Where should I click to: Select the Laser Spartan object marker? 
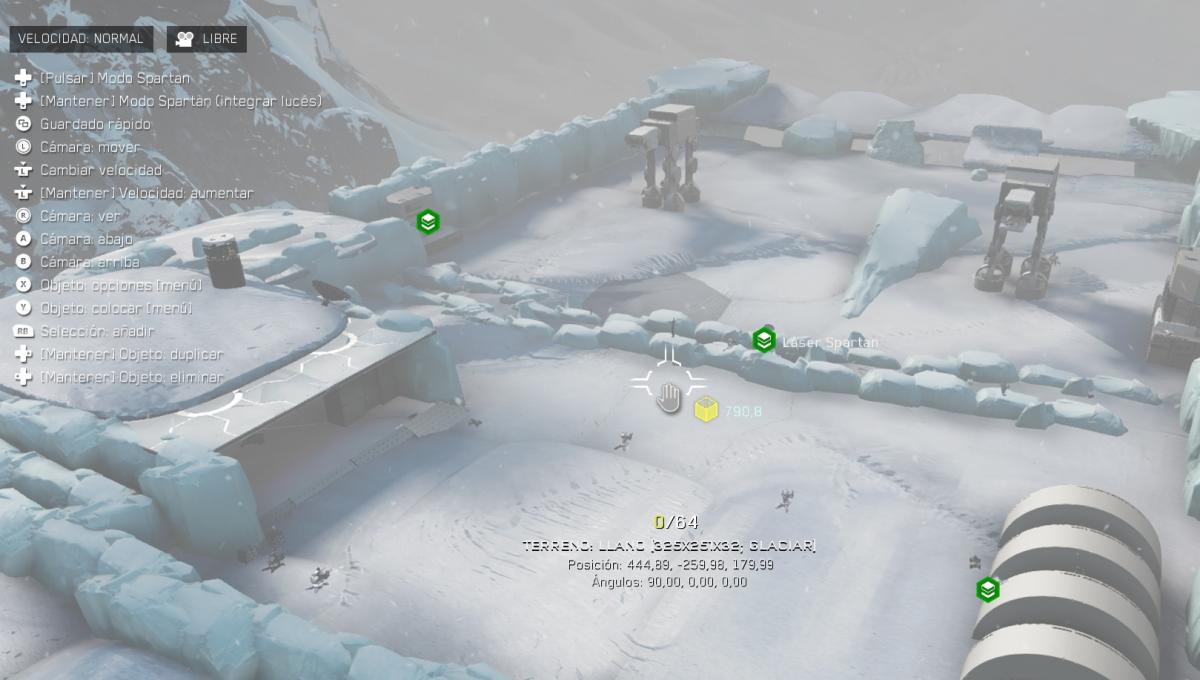click(x=764, y=340)
